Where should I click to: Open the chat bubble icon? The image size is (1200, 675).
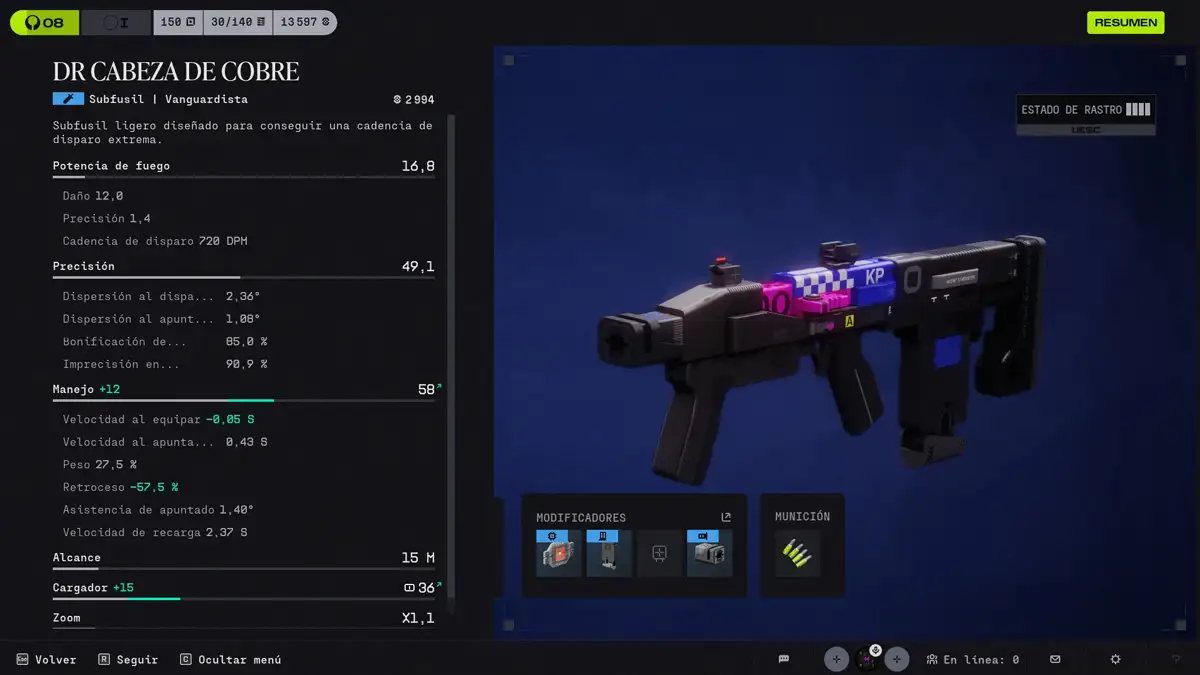(784, 659)
